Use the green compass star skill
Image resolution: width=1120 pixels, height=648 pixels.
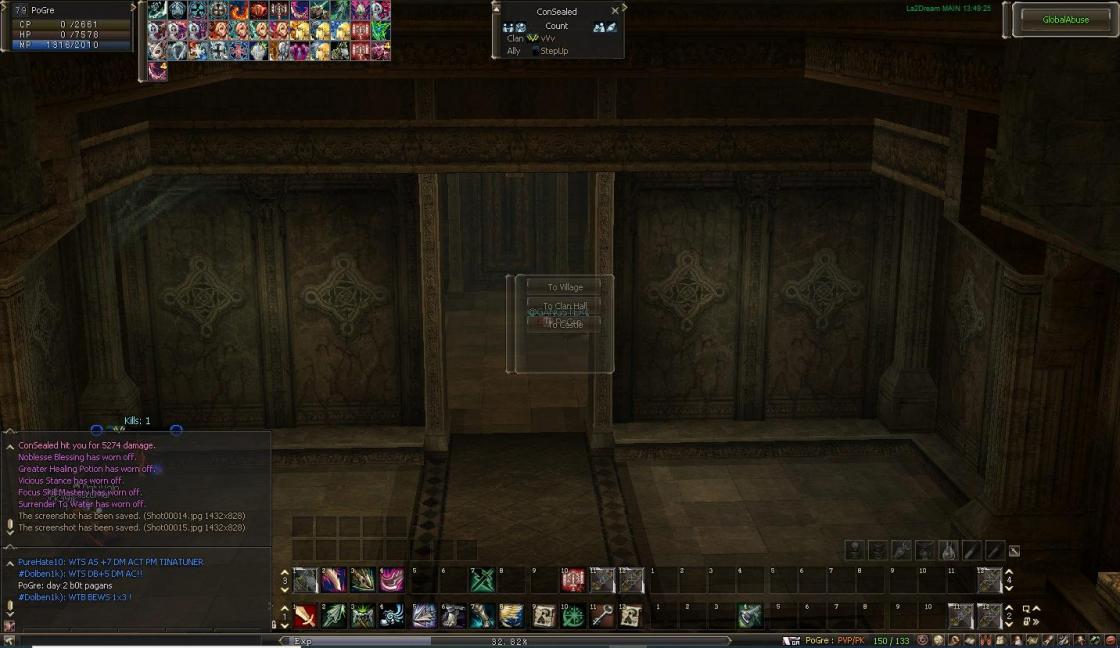point(573,616)
